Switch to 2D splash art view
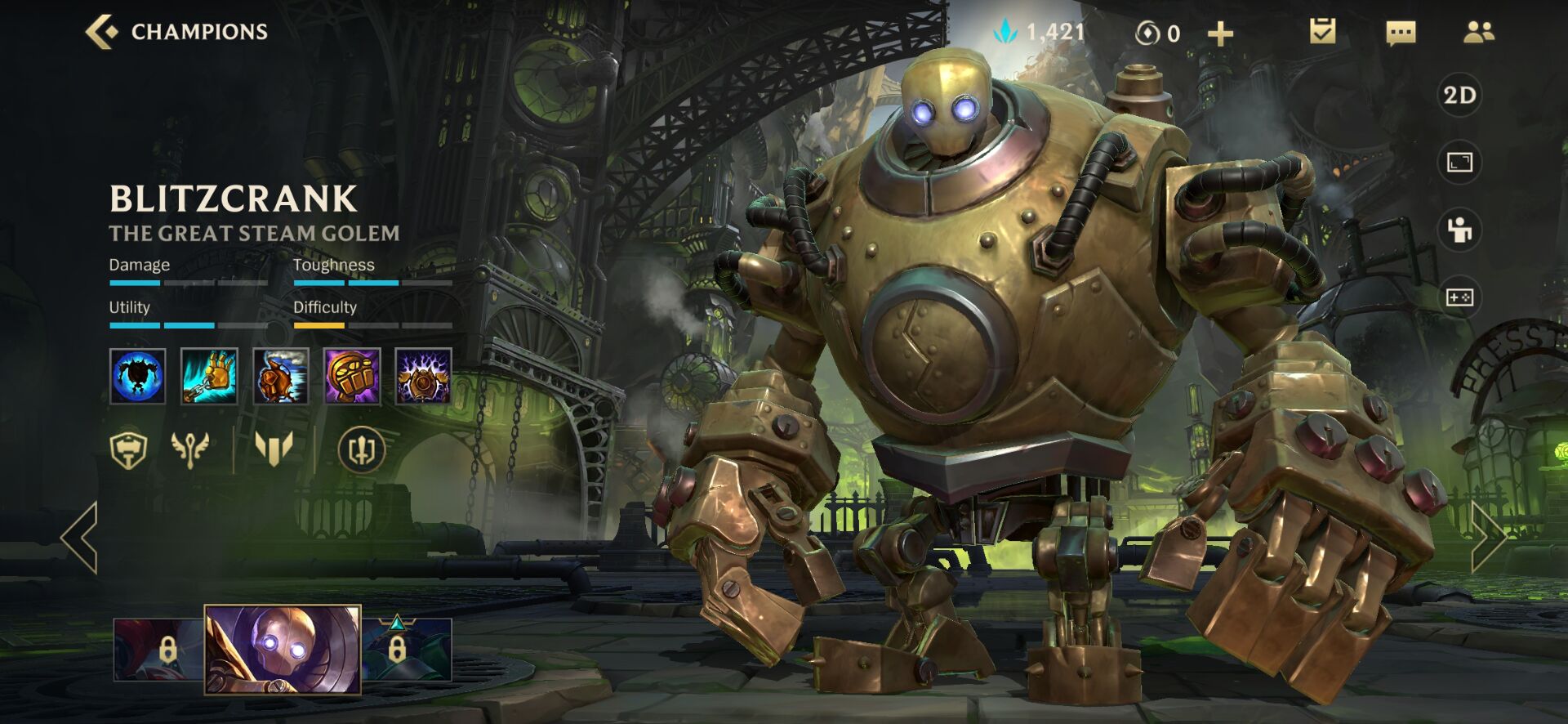1568x724 pixels. coord(1459,96)
